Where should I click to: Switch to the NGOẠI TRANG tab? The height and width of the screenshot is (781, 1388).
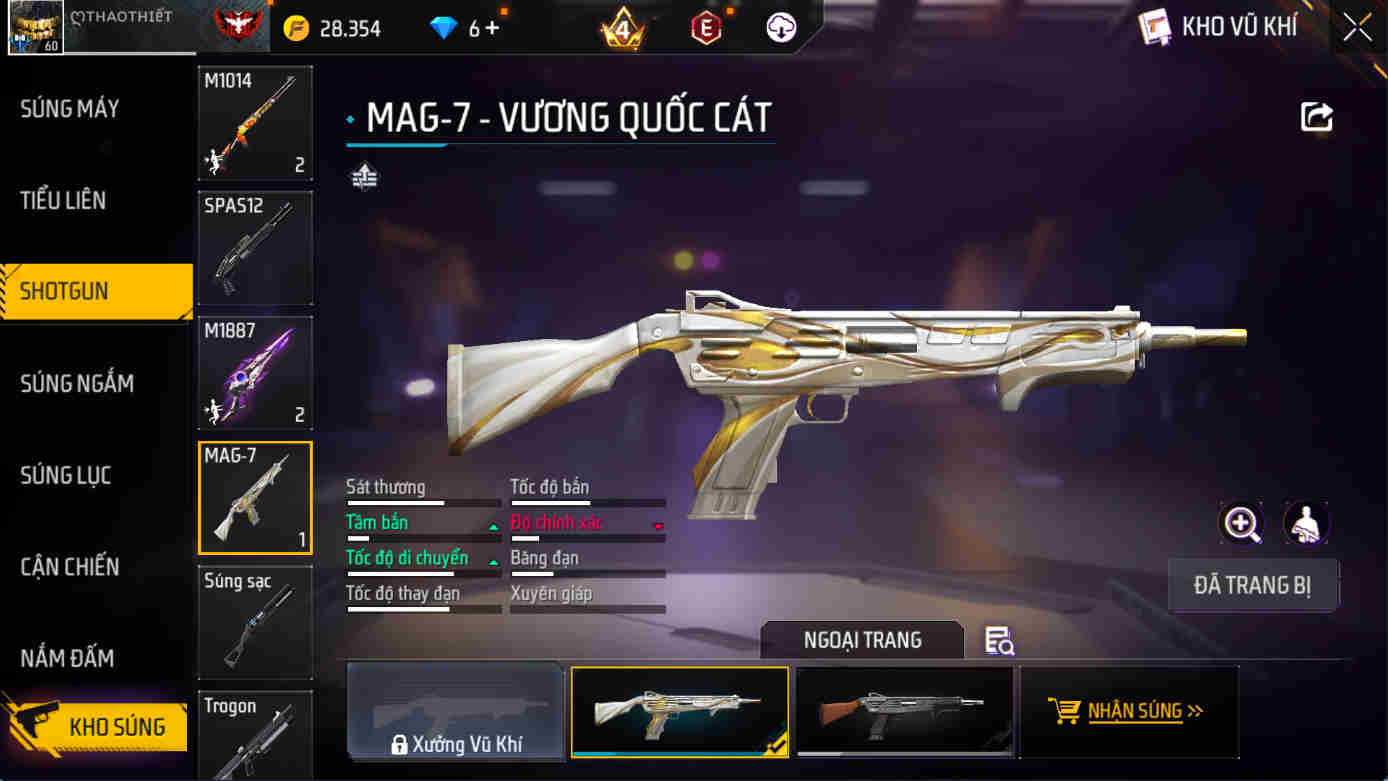tap(862, 640)
